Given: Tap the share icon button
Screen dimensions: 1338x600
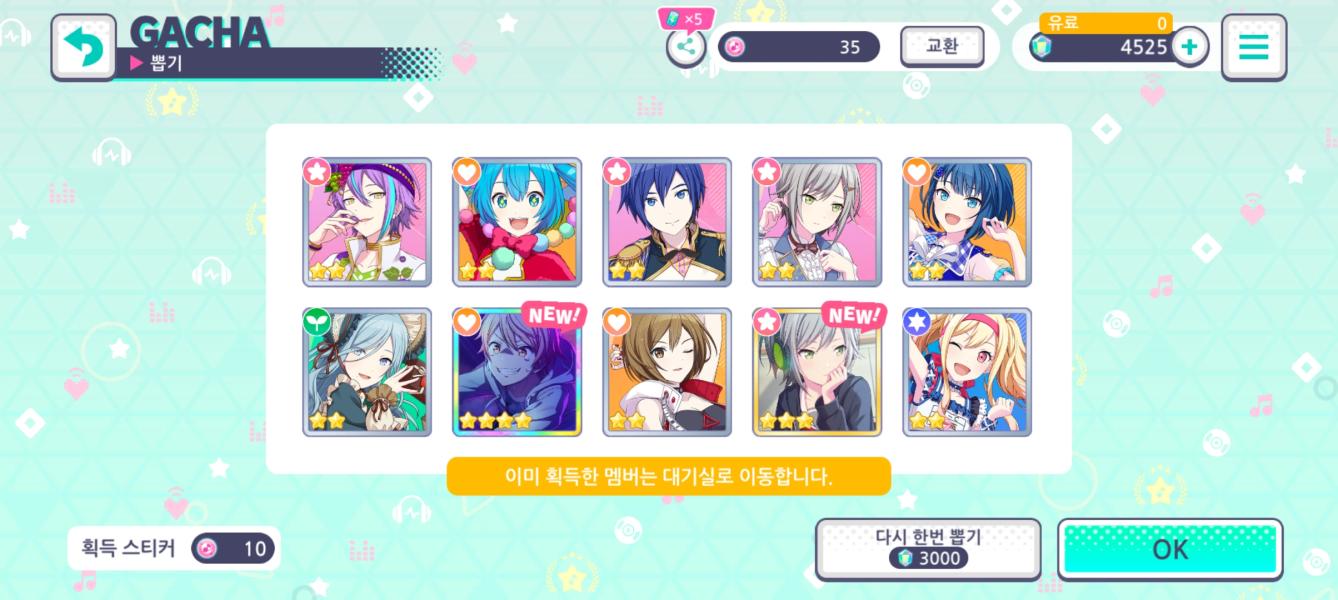Looking at the screenshot, I should pos(686,46).
